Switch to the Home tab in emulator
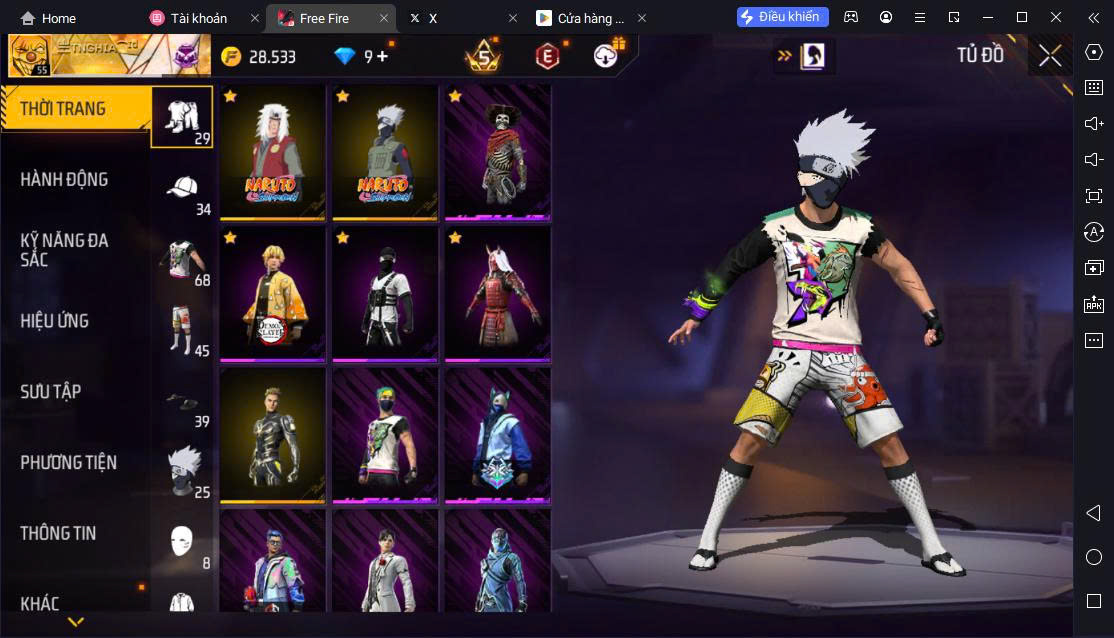 point(48,18)
